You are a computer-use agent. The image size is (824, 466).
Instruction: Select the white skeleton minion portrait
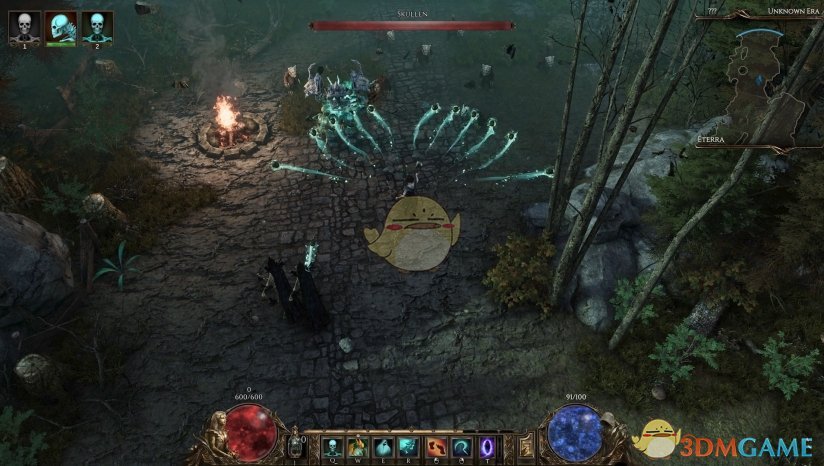click(24, 25)
